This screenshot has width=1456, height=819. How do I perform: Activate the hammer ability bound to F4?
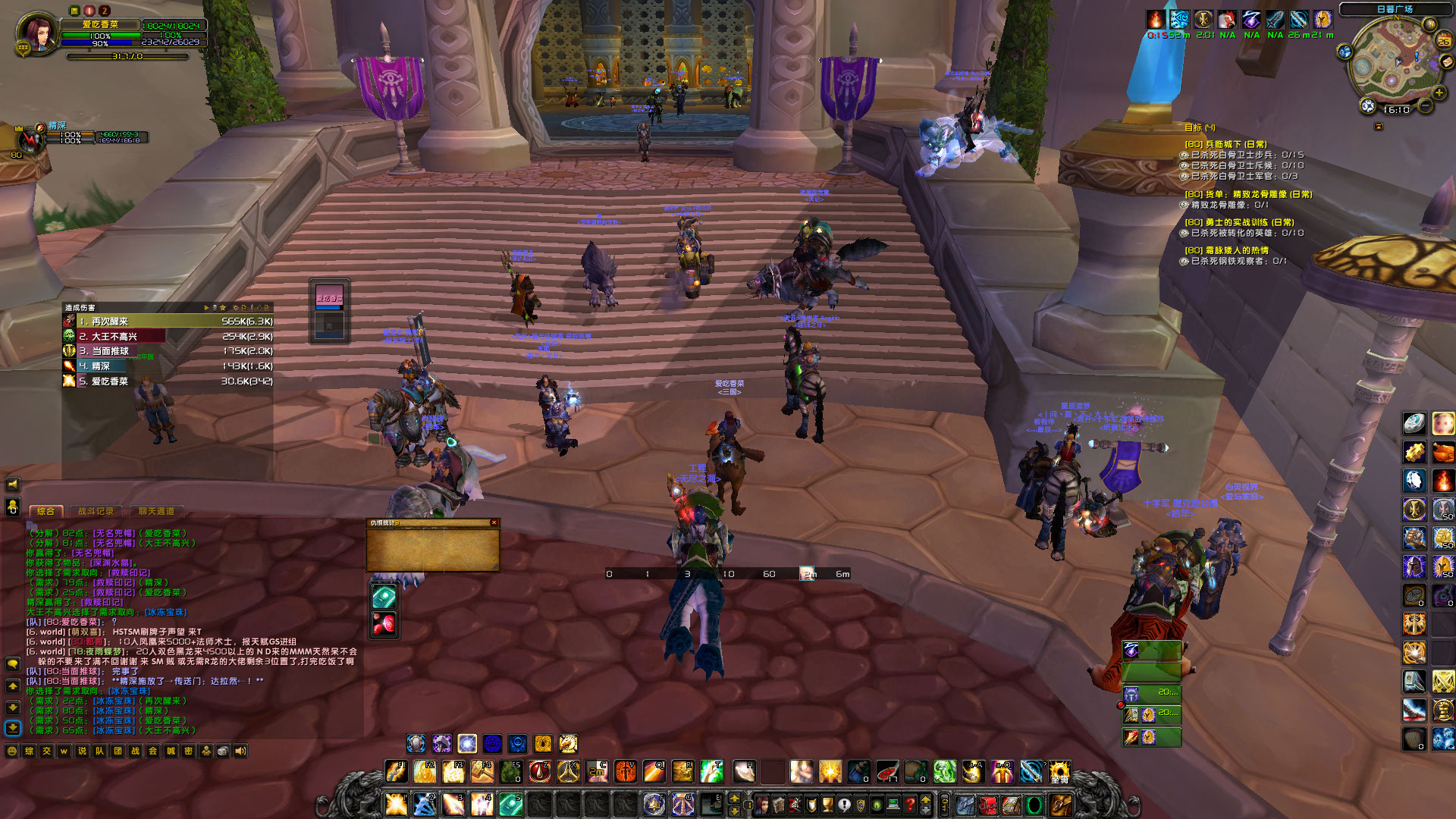482,772
